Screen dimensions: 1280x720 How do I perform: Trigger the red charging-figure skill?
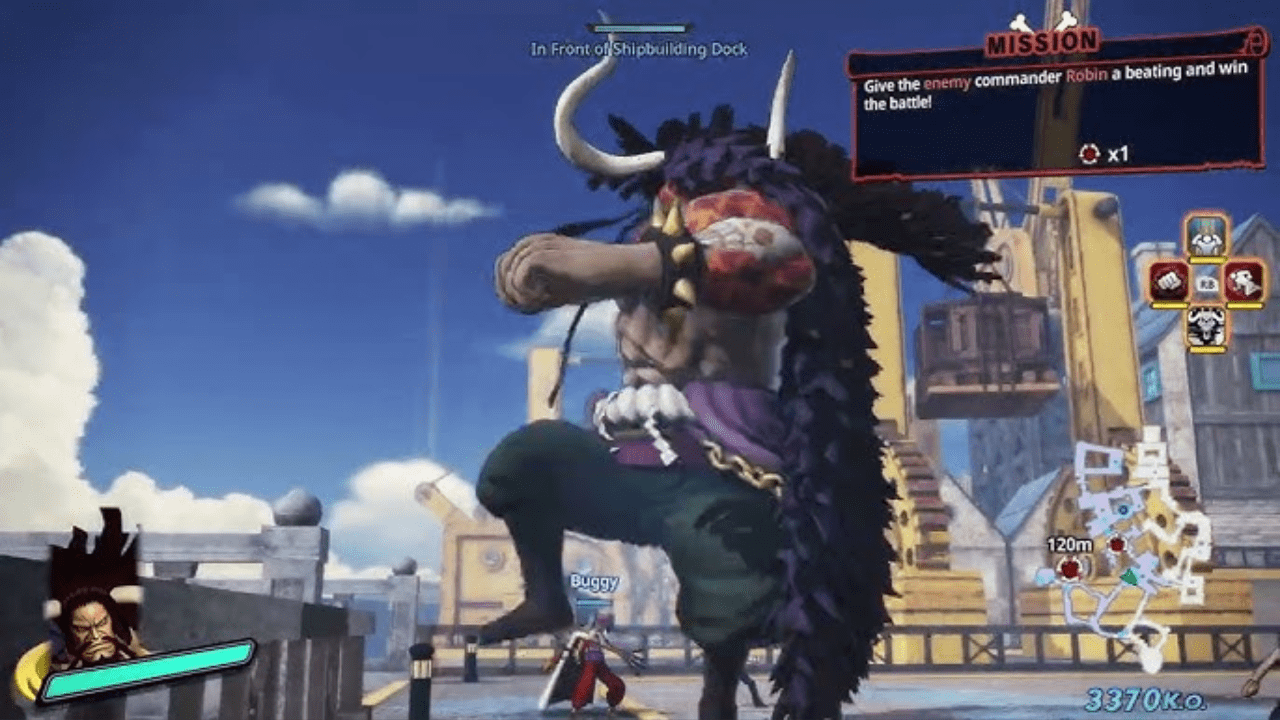[1244, 281]
